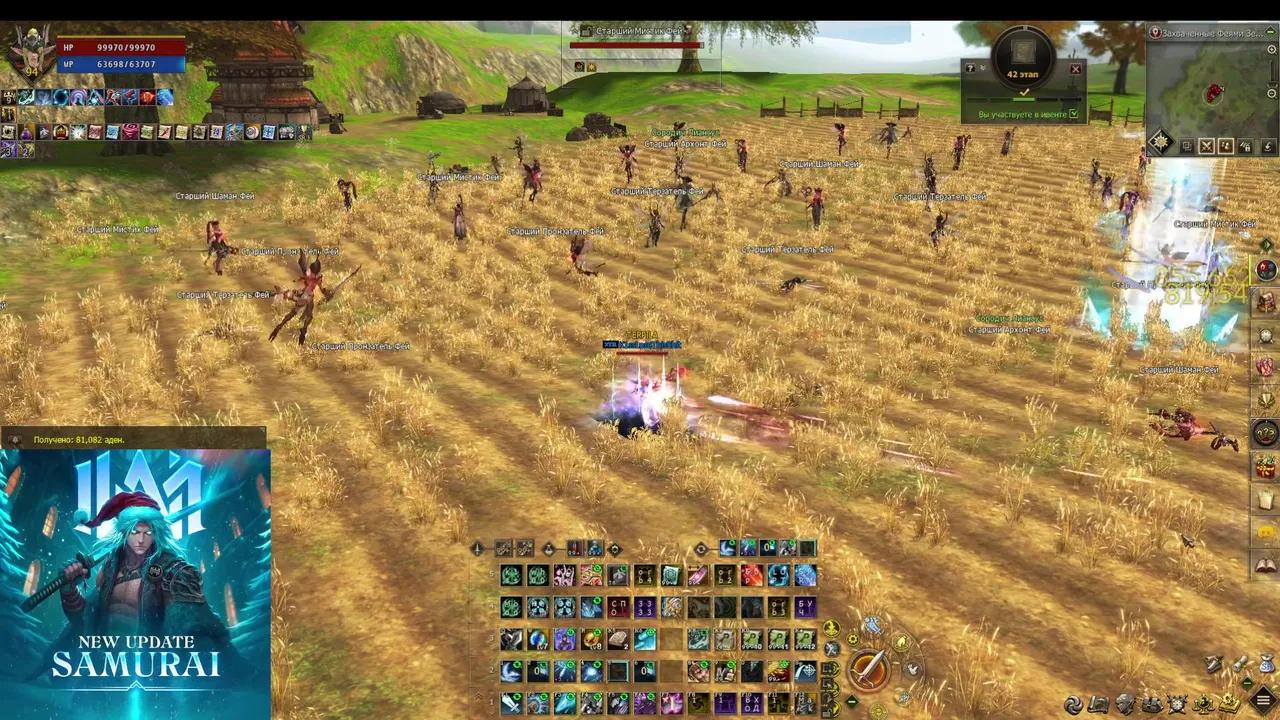Select the crossed swords icon below the minimap
This screenshot has height=720, width=1280.
pyautogui.click(x=1206, y=146)
